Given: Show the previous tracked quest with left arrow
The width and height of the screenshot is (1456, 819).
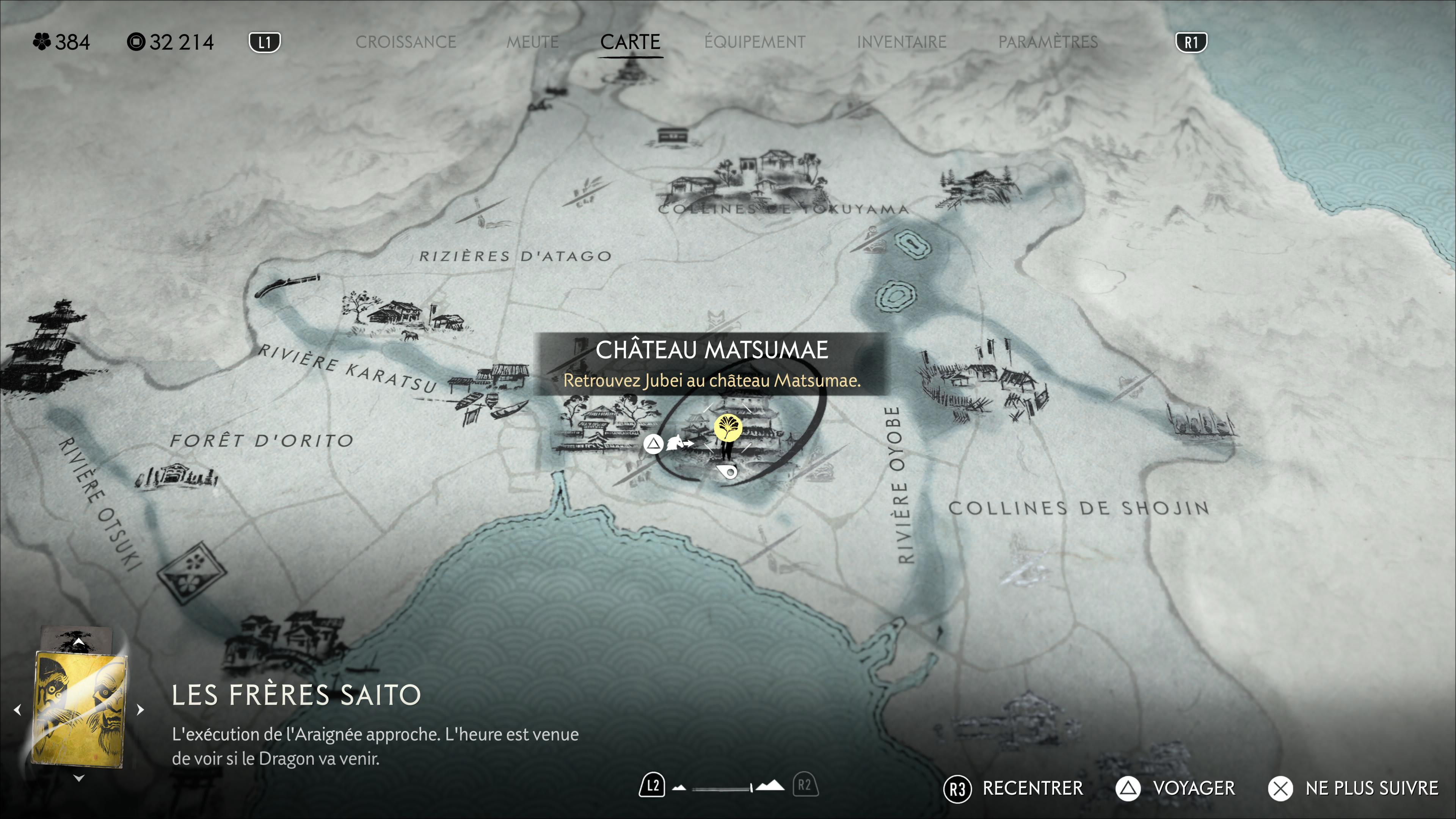Looking at the screenshot, I should (x=17, y=709).
